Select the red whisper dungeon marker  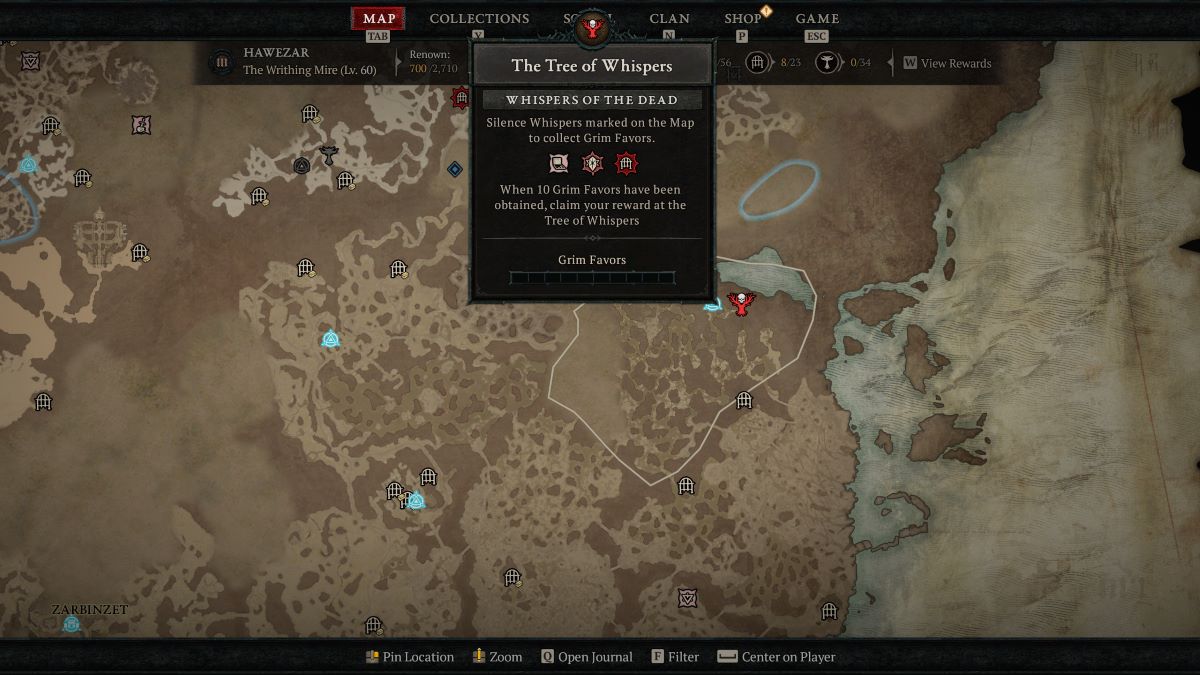tap(461, 97)
